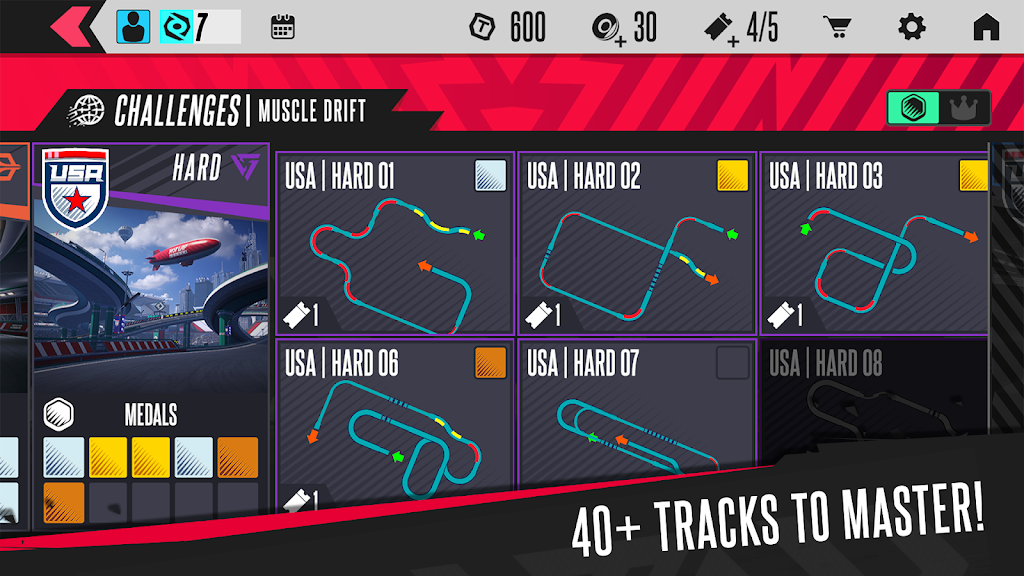Select the USA Hard 02 track
The width and height of the screenshot is (1024, 576).
point(637,243)
